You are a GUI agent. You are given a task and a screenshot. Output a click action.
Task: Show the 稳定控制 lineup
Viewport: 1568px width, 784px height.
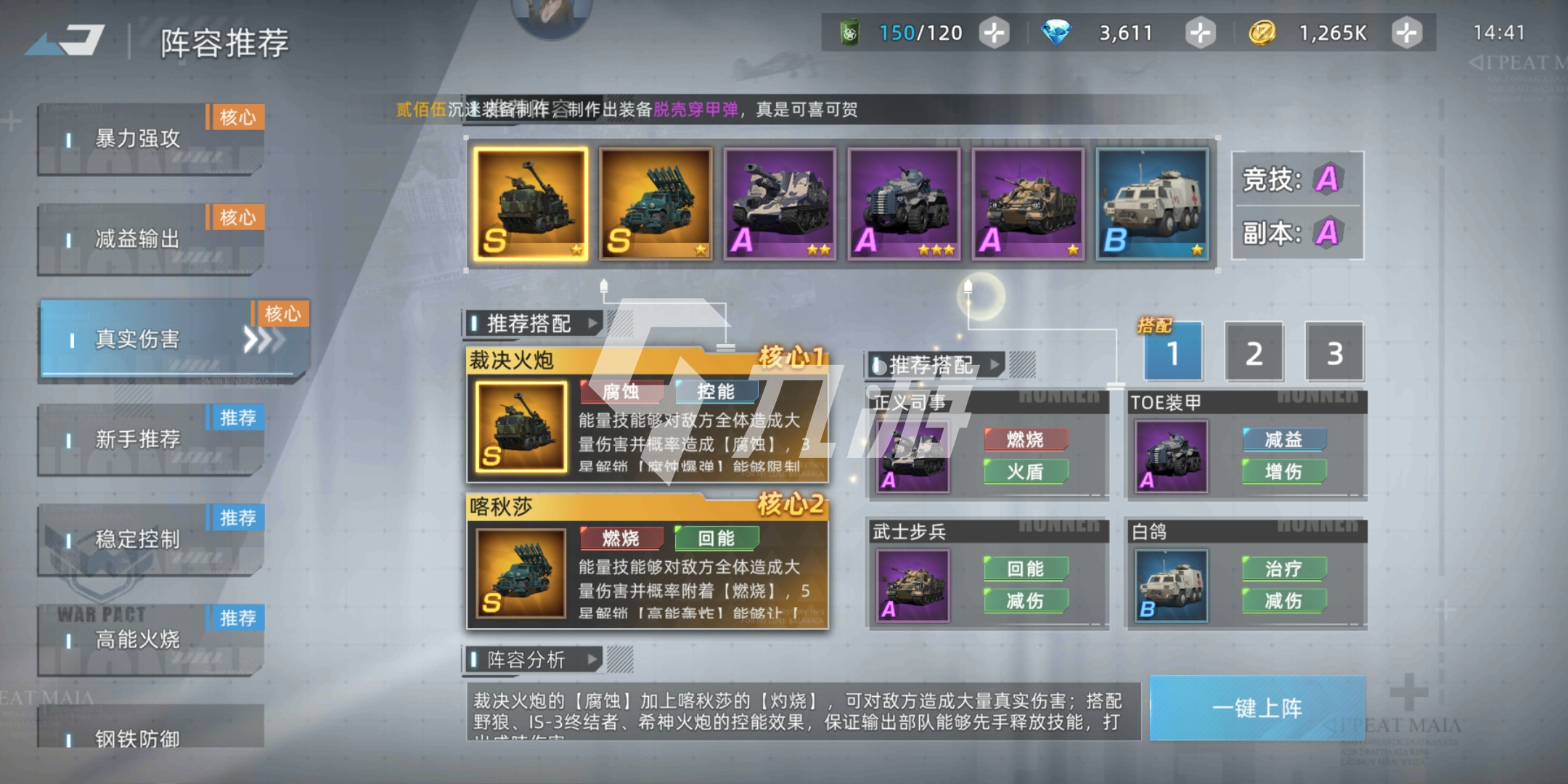tap(150, 540)
